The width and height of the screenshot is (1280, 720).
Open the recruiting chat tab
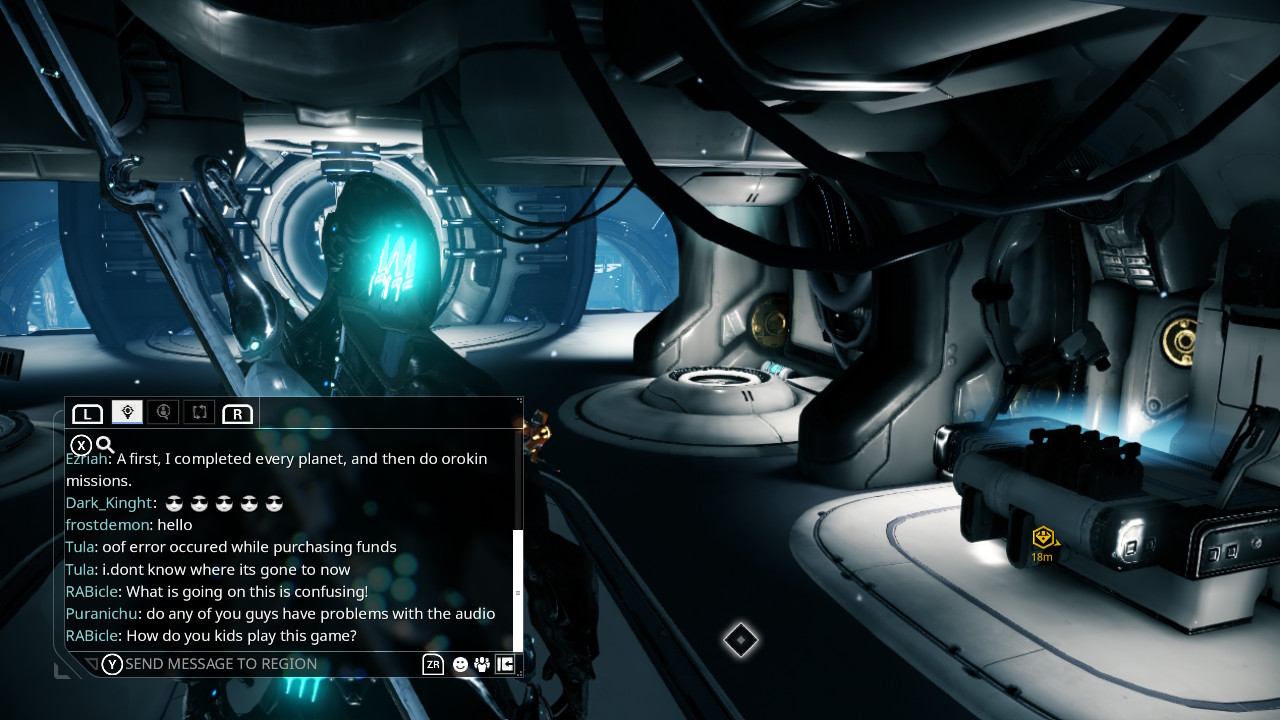point(163,412)
